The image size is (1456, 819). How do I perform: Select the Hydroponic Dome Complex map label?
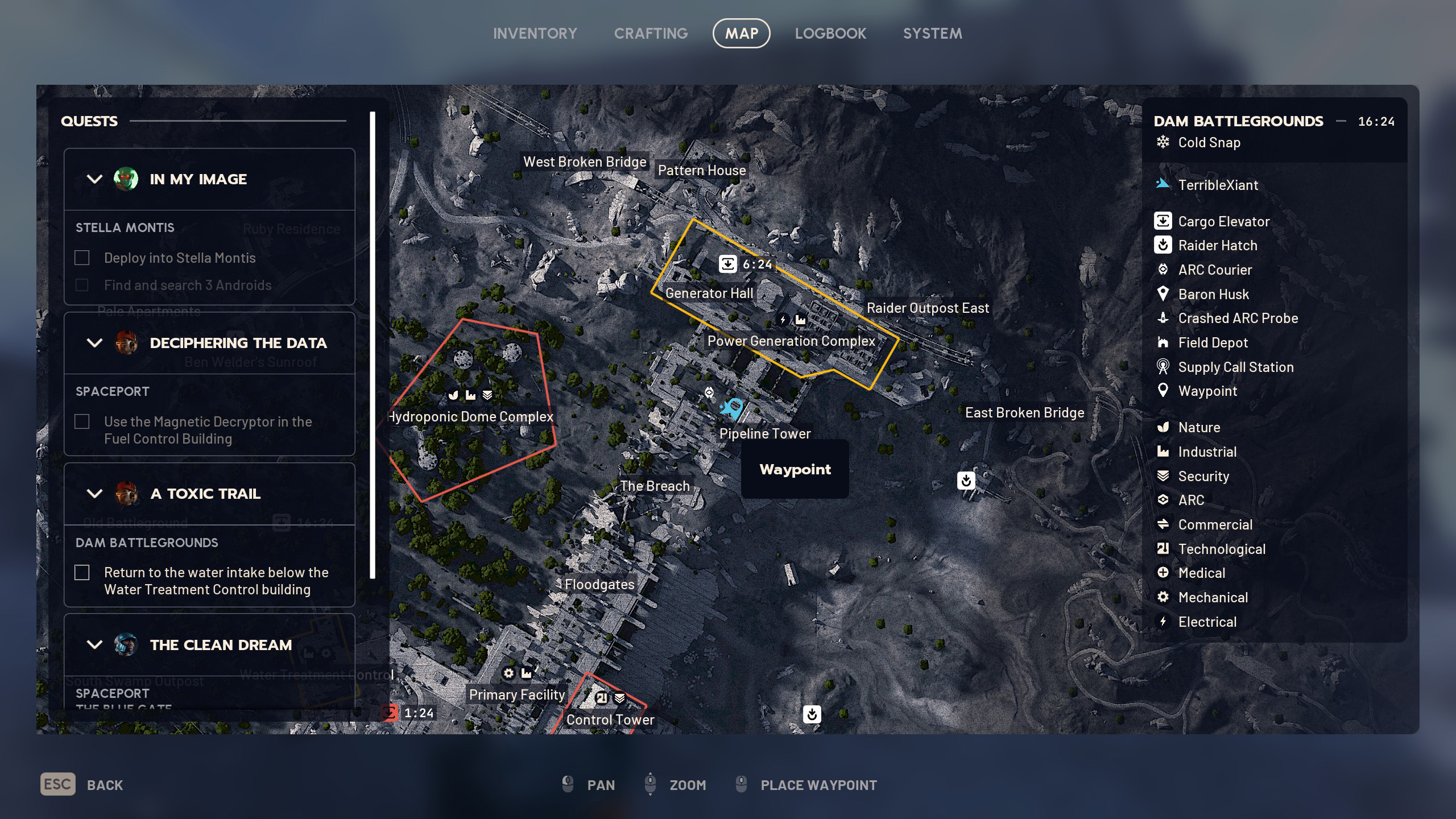471,417
